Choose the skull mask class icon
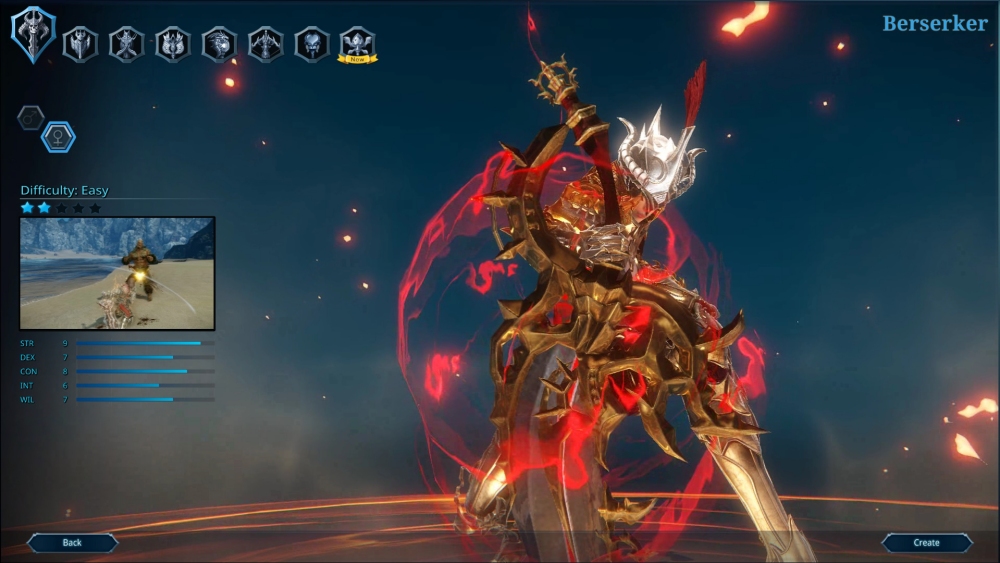Screen dimensions: 1000x563 coord(311,44)
